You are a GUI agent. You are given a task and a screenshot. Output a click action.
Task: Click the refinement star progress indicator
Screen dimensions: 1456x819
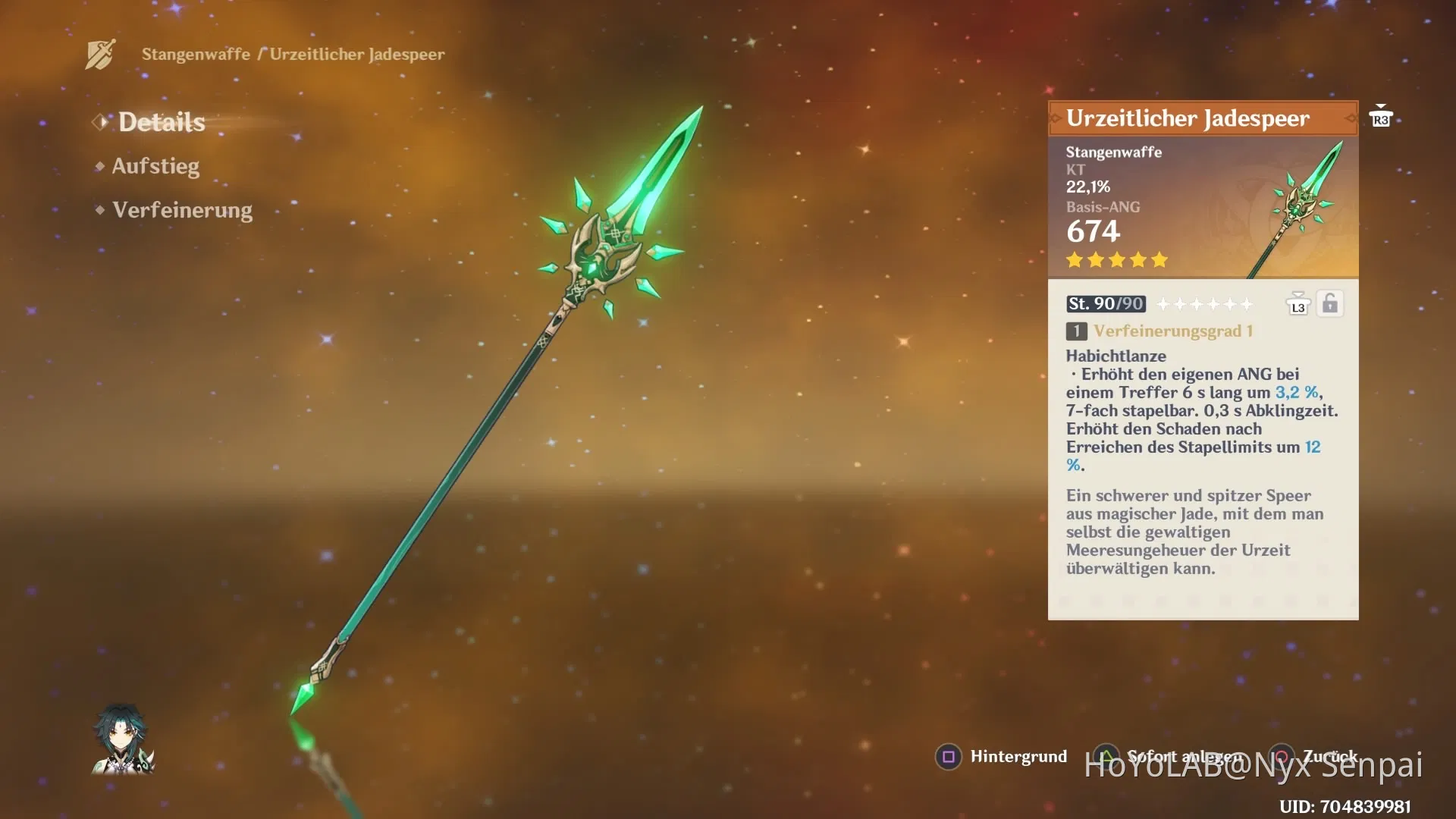coord(1205,303)
